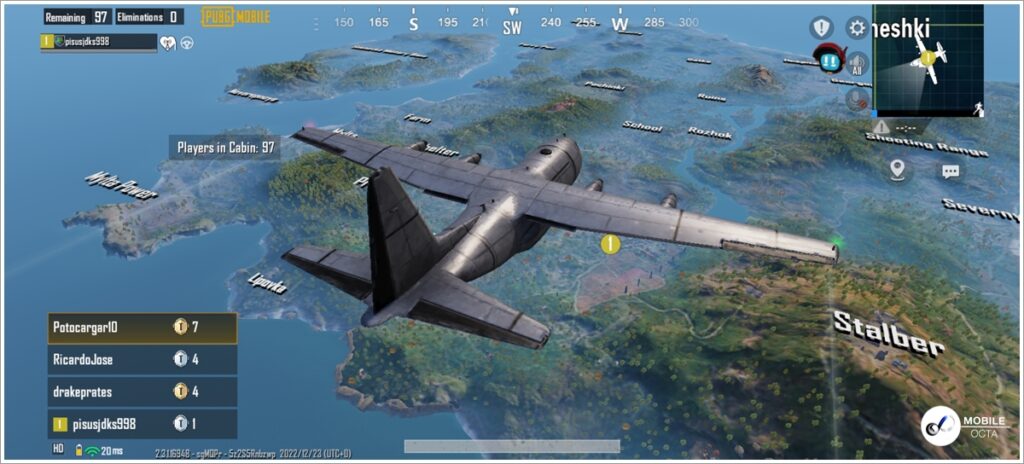Tap the warning triangle below the minimap

click(881, 128)
